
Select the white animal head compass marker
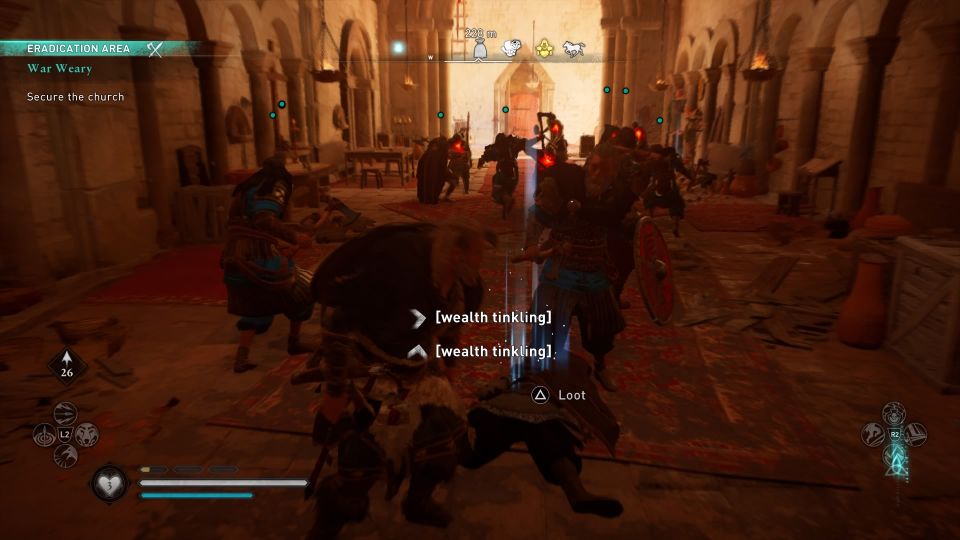pos(512,48)
